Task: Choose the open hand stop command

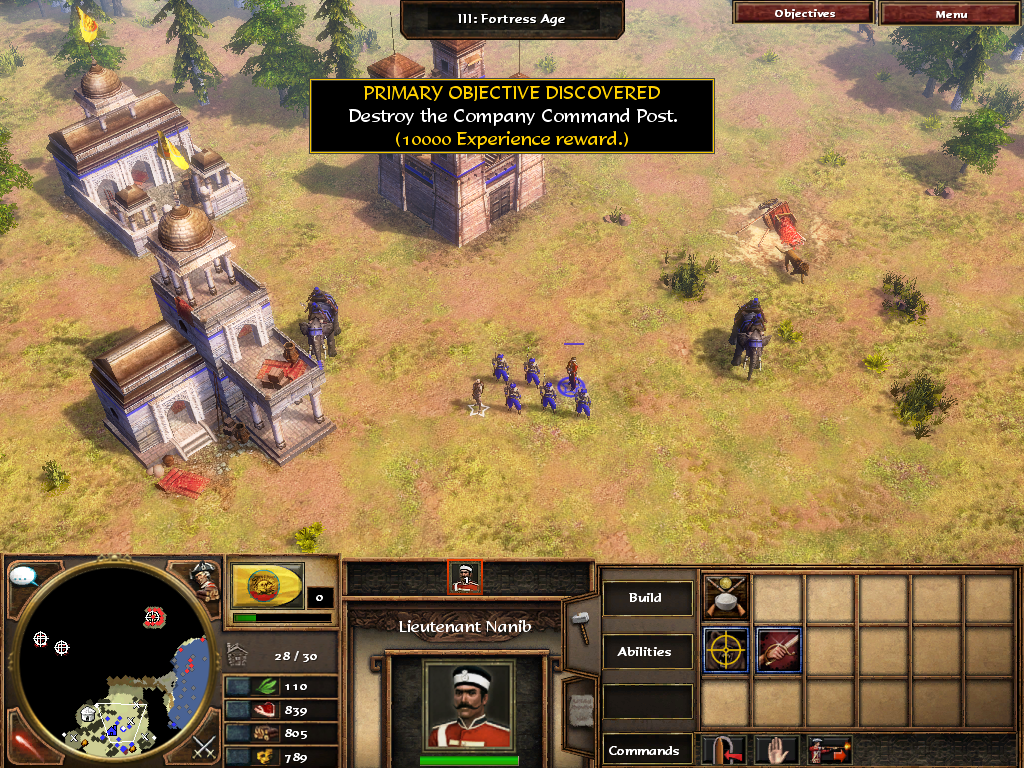Action: [x=776, y=749]
